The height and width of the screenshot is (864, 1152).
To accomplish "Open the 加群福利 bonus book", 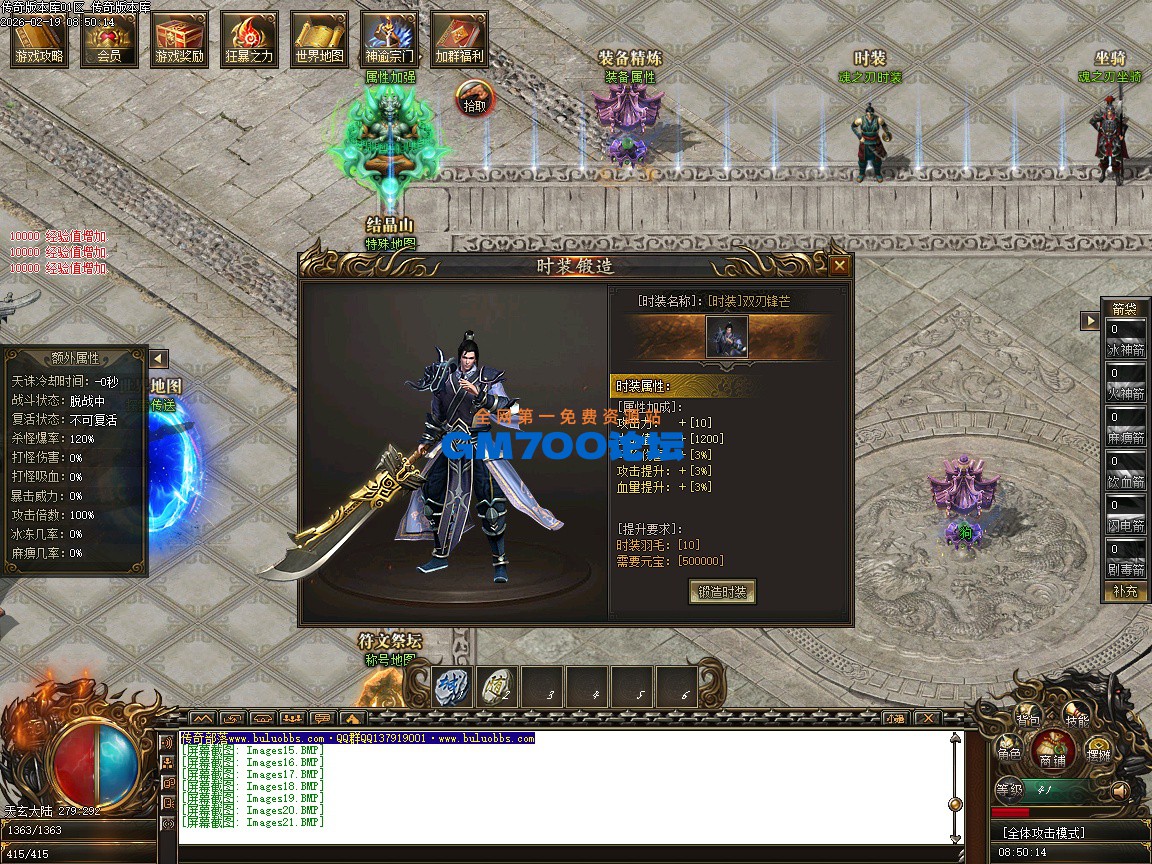I will tap(459, 41).
